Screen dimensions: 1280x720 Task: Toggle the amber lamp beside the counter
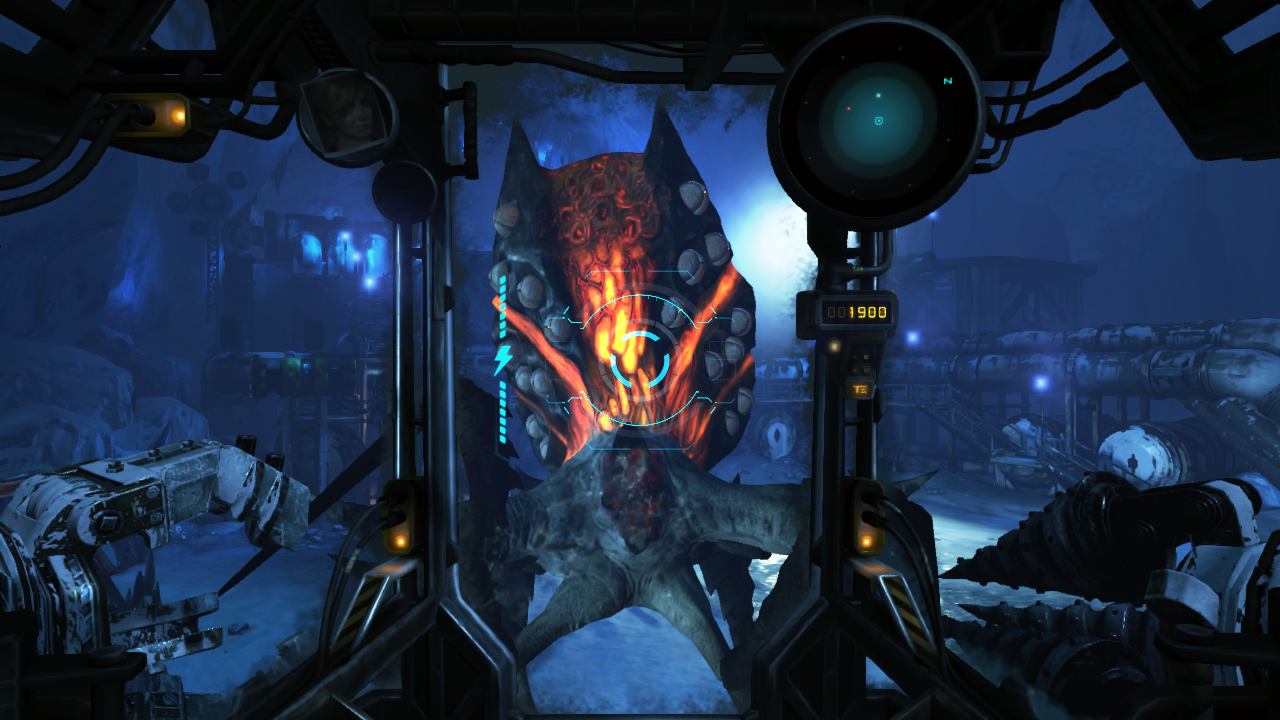(834, 346)
